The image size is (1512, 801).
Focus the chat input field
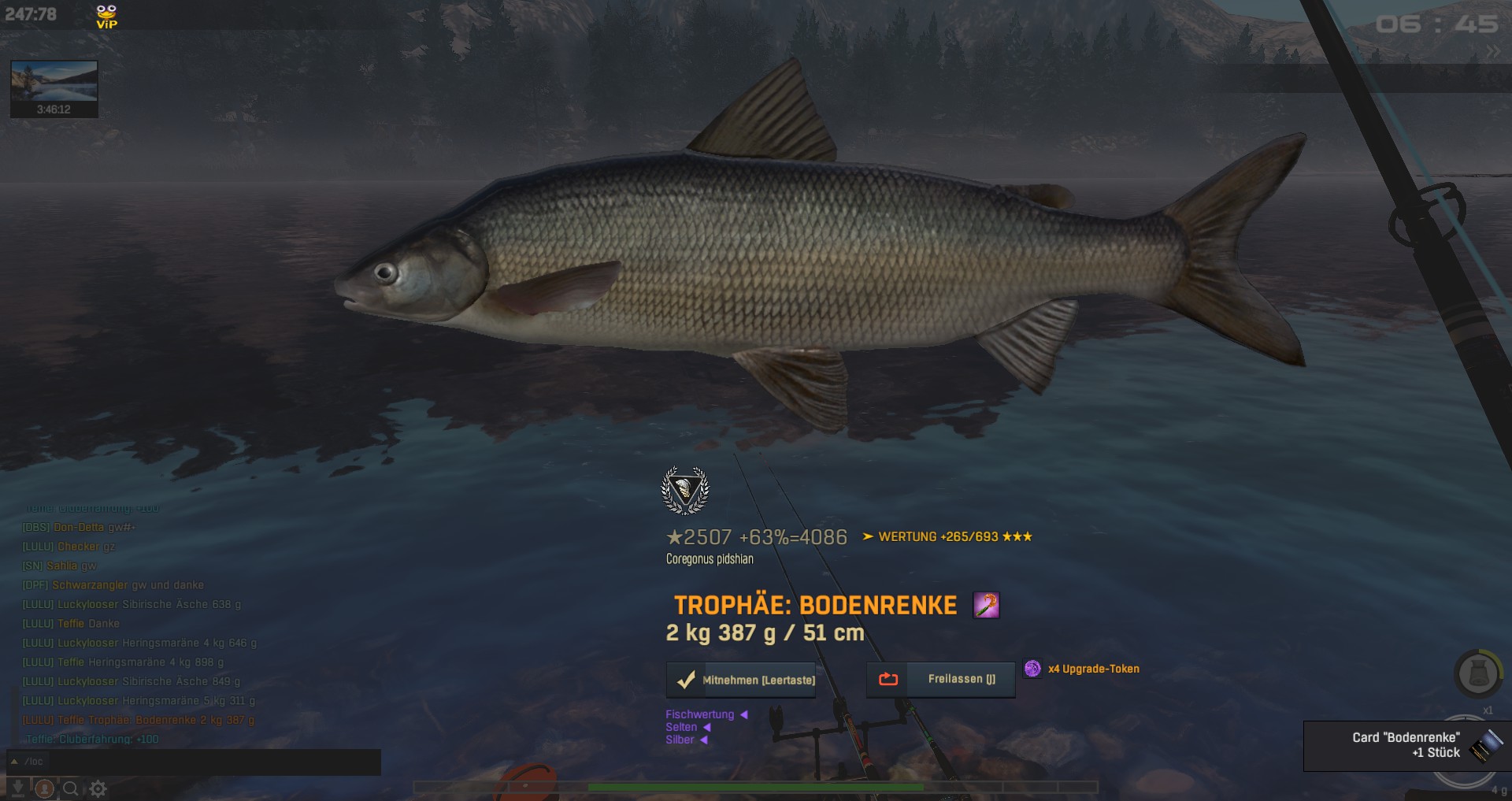click(197, 762)
